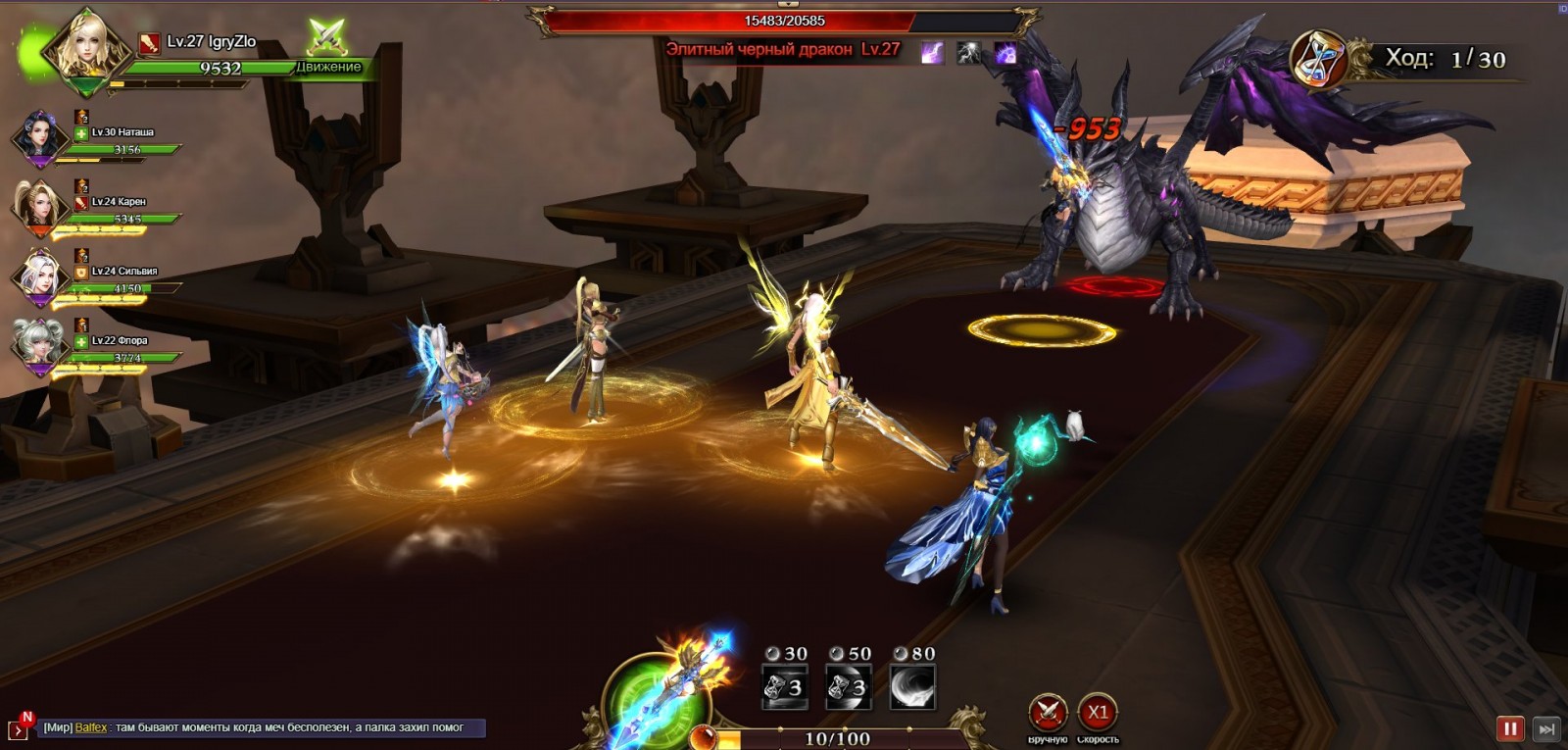
Task: Click the crossed swords Движение icon
Action: [x=327, y=39]
